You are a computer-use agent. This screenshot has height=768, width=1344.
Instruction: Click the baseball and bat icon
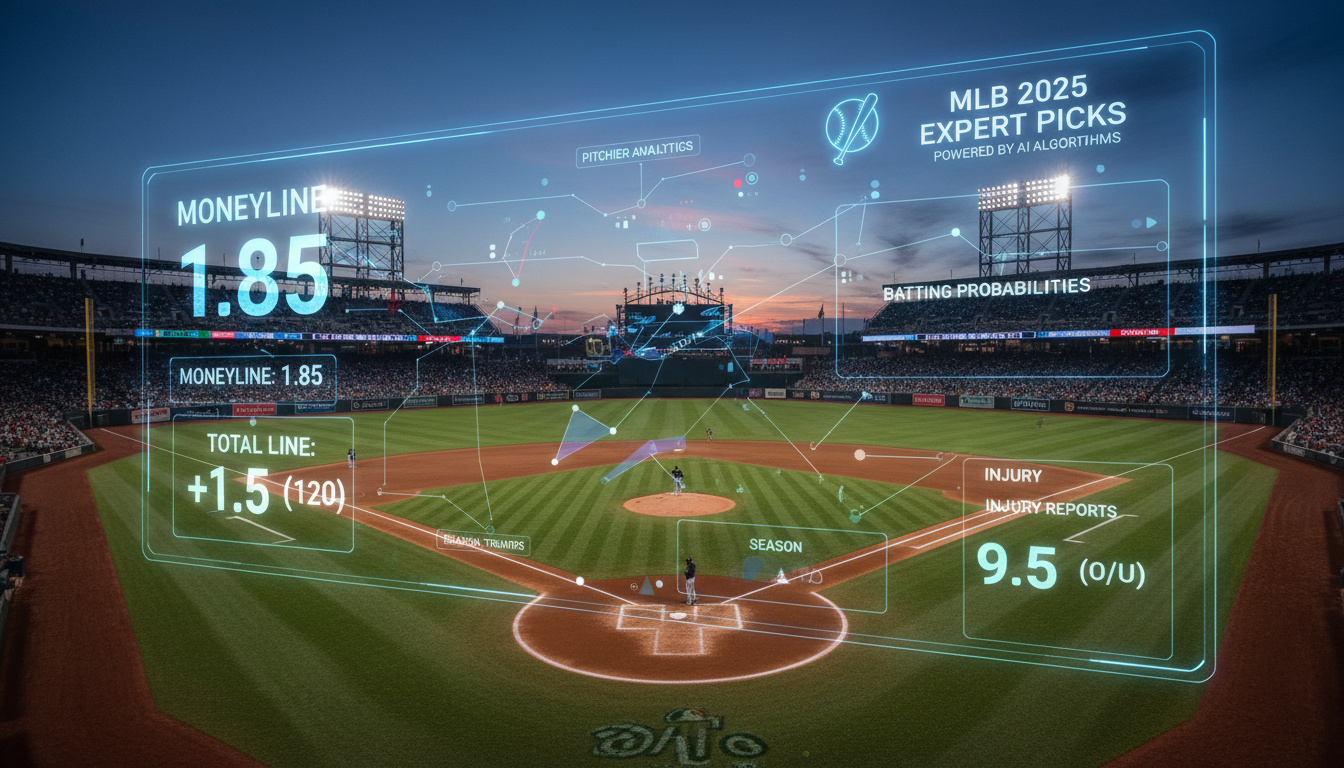[852, 128]
